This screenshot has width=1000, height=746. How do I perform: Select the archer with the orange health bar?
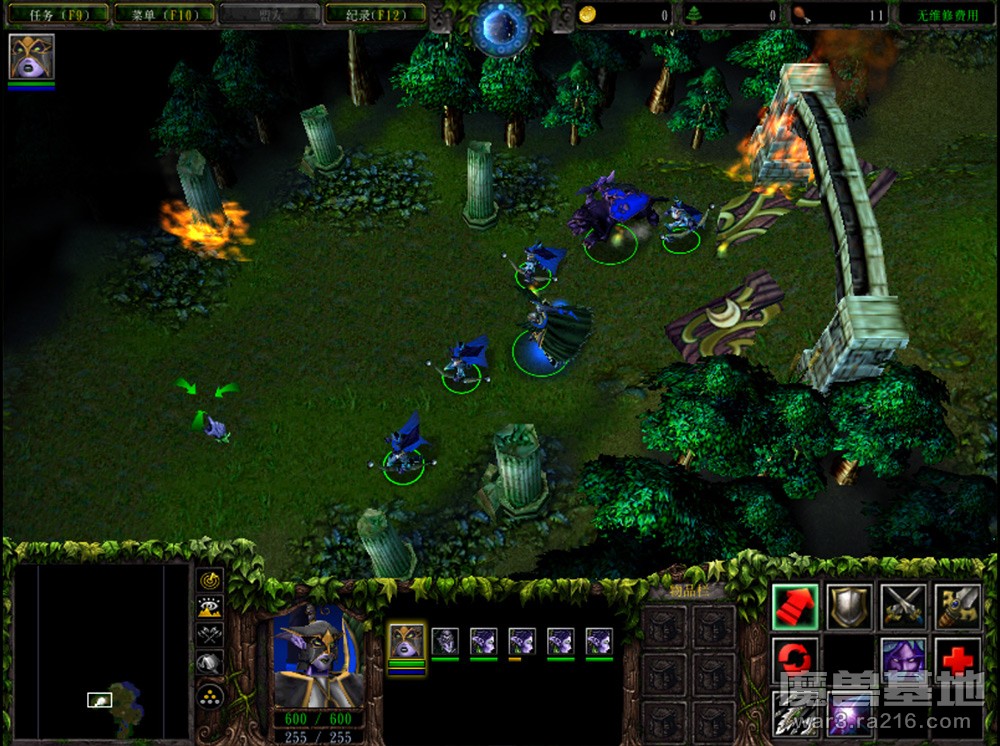point(522,641)
